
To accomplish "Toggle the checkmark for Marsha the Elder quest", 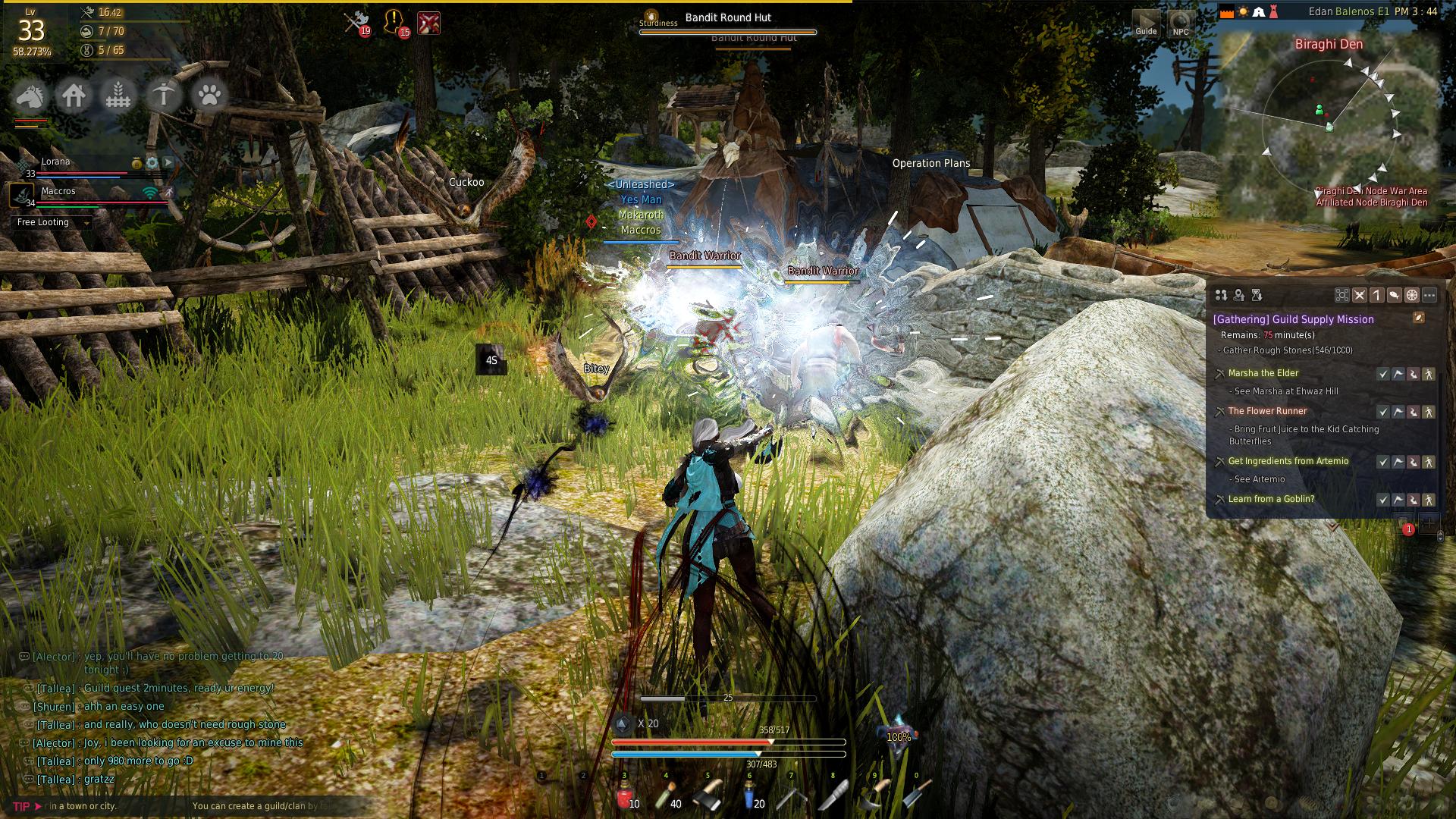I will pos(1382,374).
